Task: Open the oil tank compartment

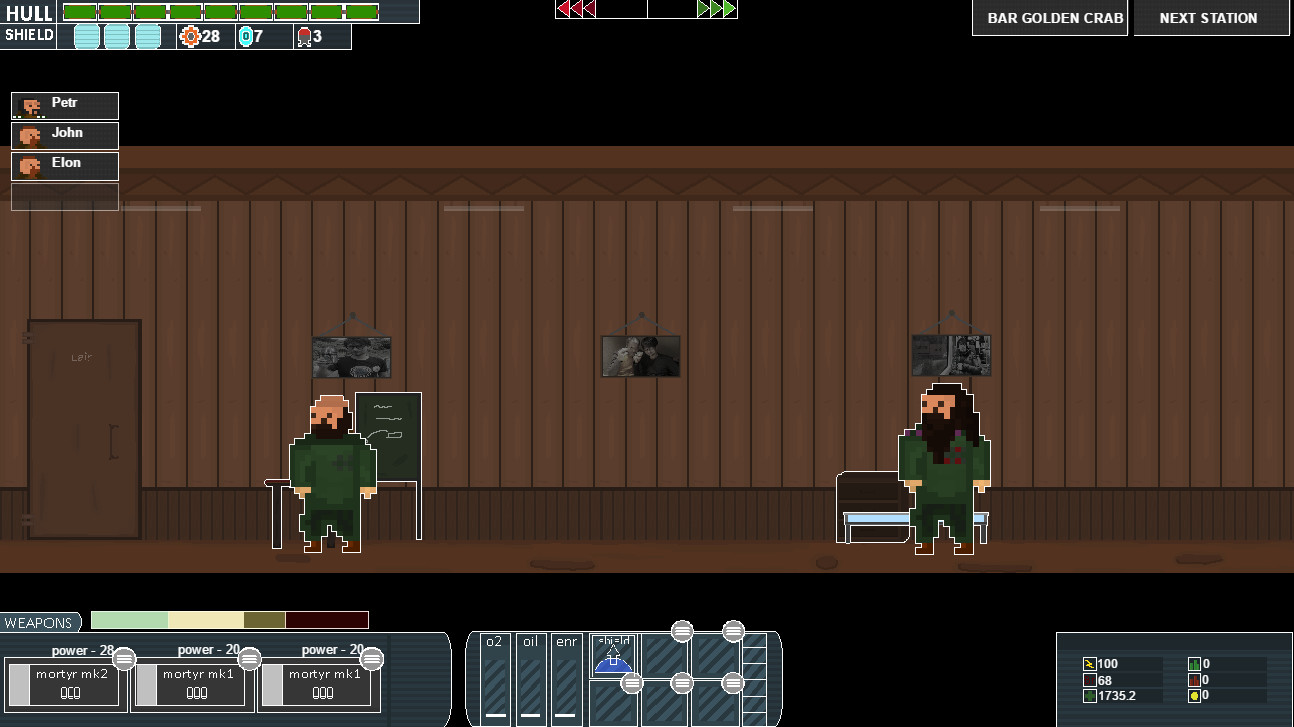Action: point(530,680)
